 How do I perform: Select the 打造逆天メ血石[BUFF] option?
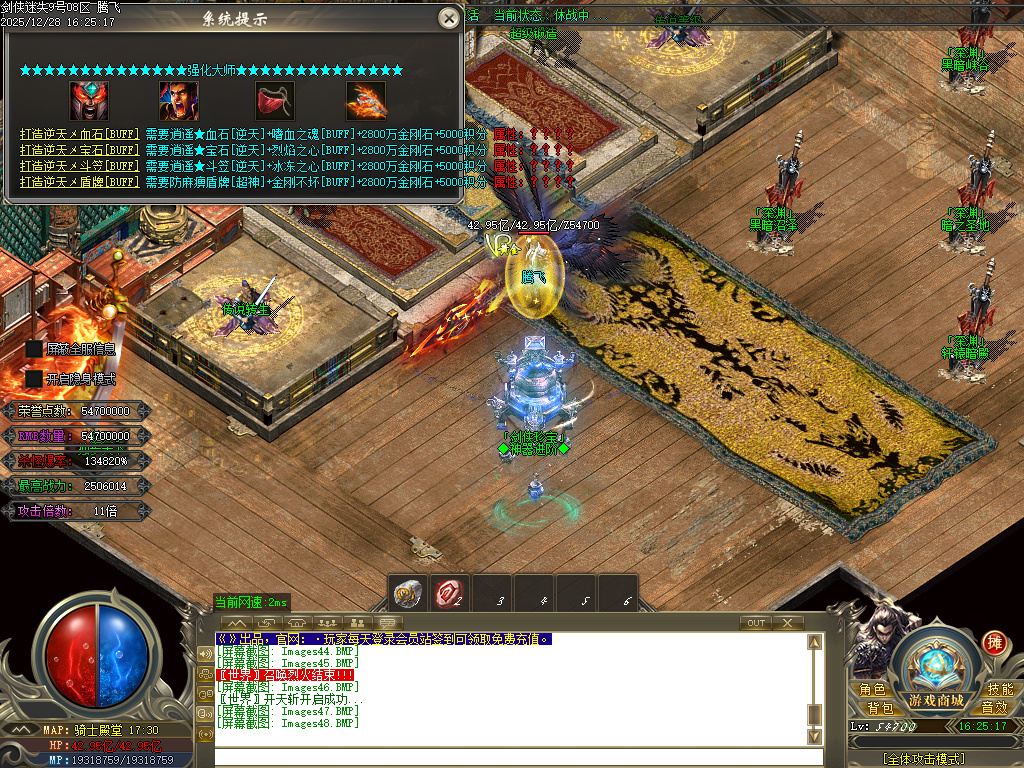pos(79,134)
